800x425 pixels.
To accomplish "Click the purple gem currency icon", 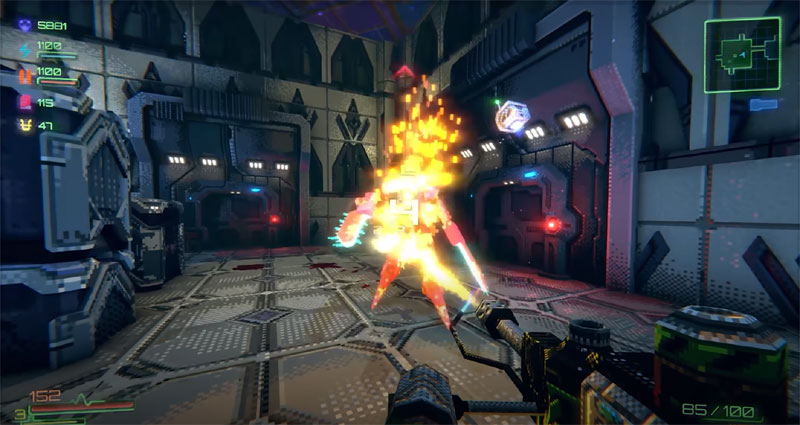I will pos(22,24).
